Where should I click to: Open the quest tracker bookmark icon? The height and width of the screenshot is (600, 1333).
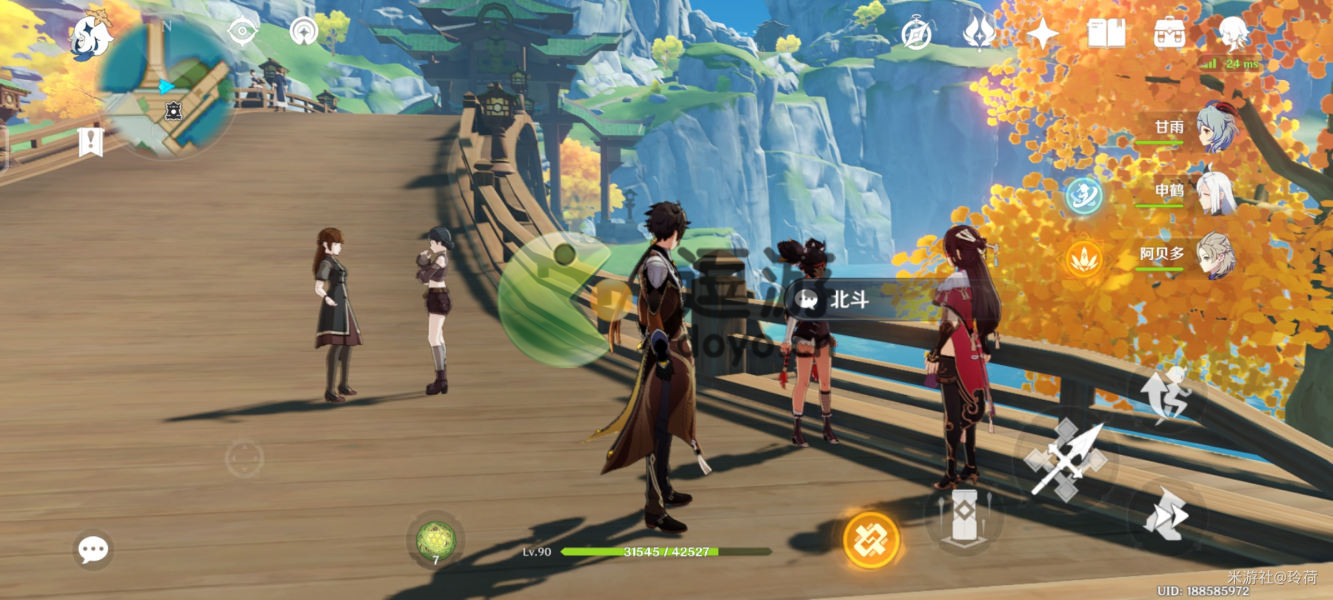tap(91, 141)
